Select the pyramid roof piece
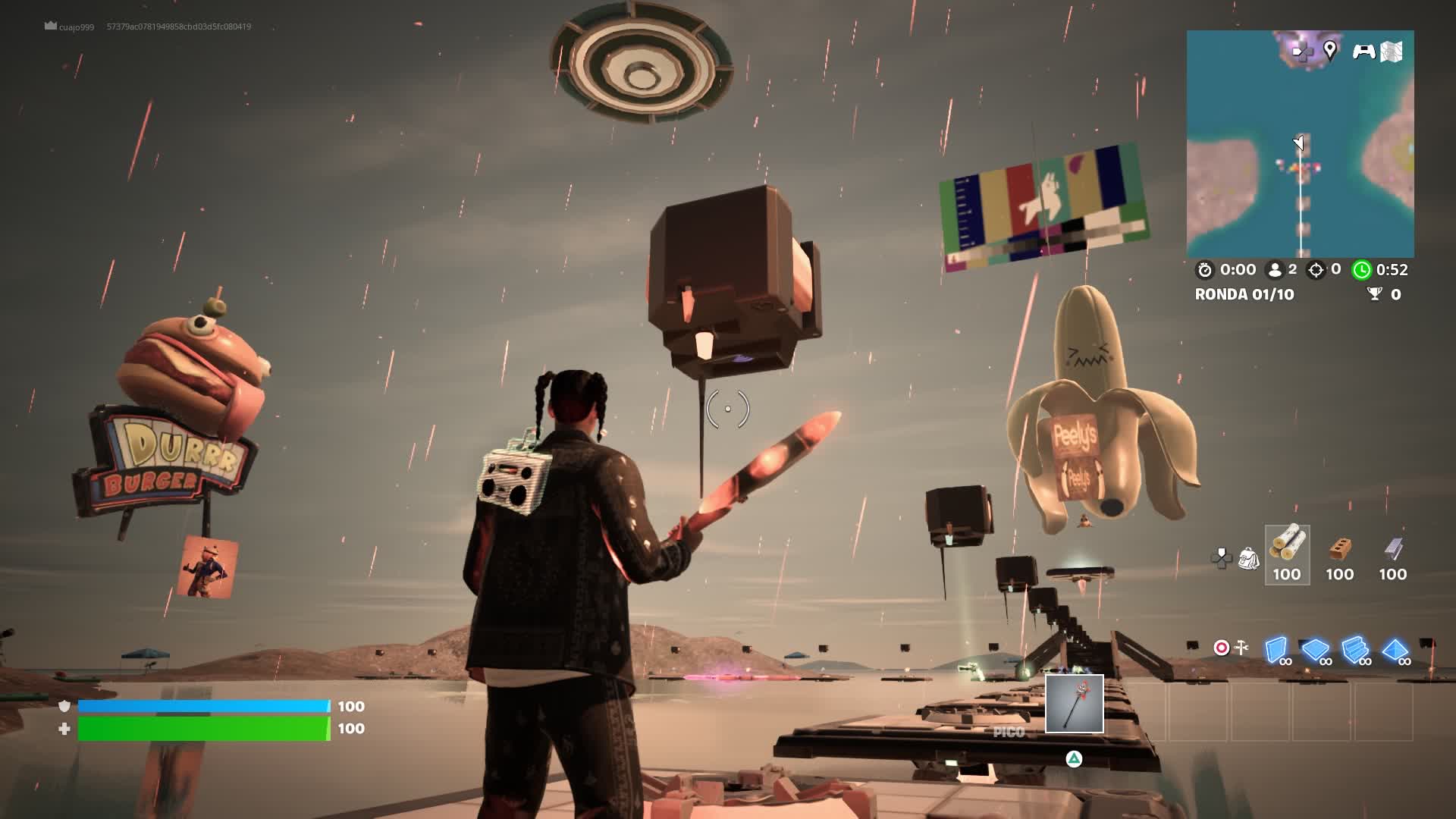Screen dimensions: 1456x819 [x=1395, y=650]
